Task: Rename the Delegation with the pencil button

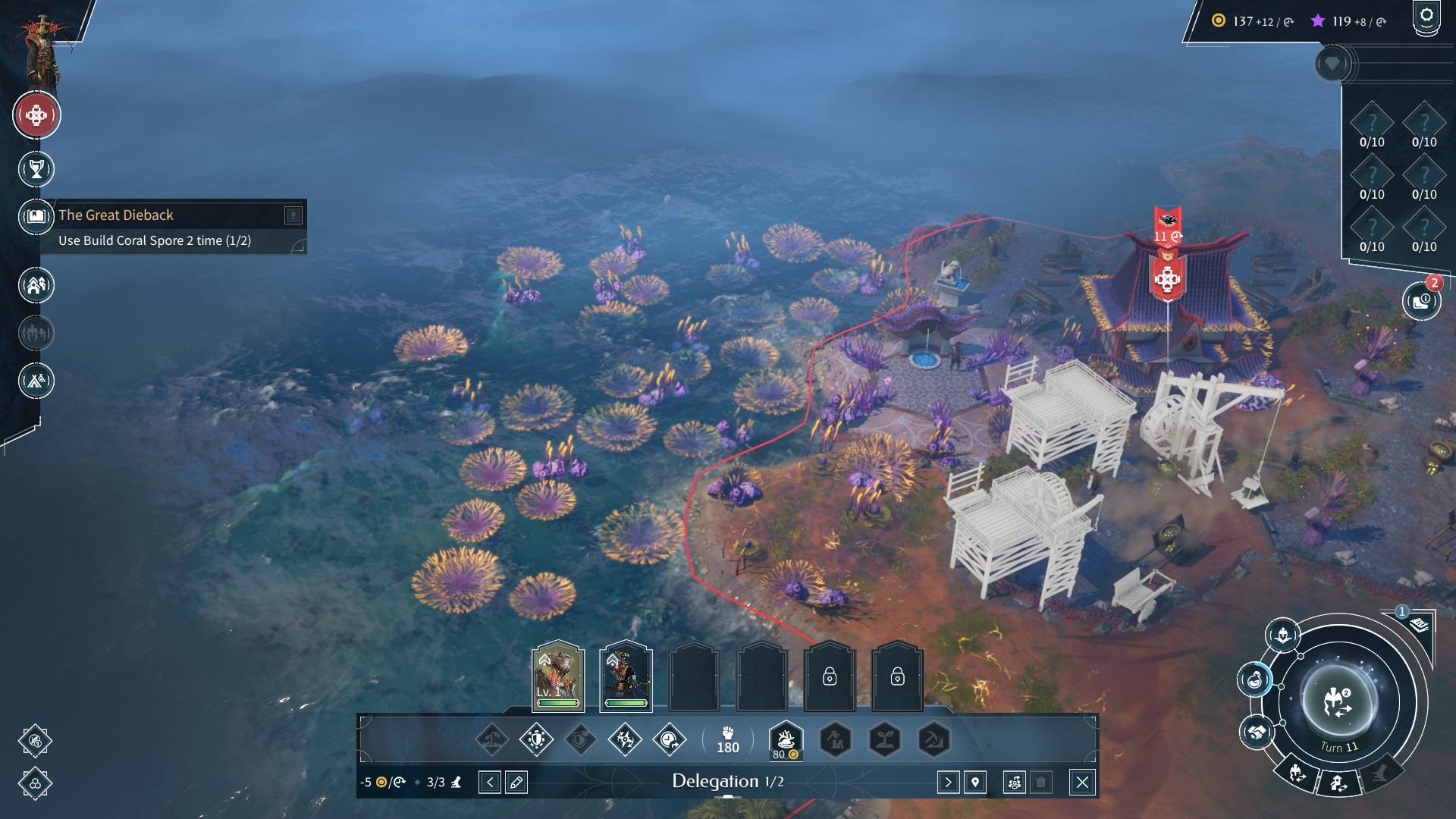Action: click(516, 782)
